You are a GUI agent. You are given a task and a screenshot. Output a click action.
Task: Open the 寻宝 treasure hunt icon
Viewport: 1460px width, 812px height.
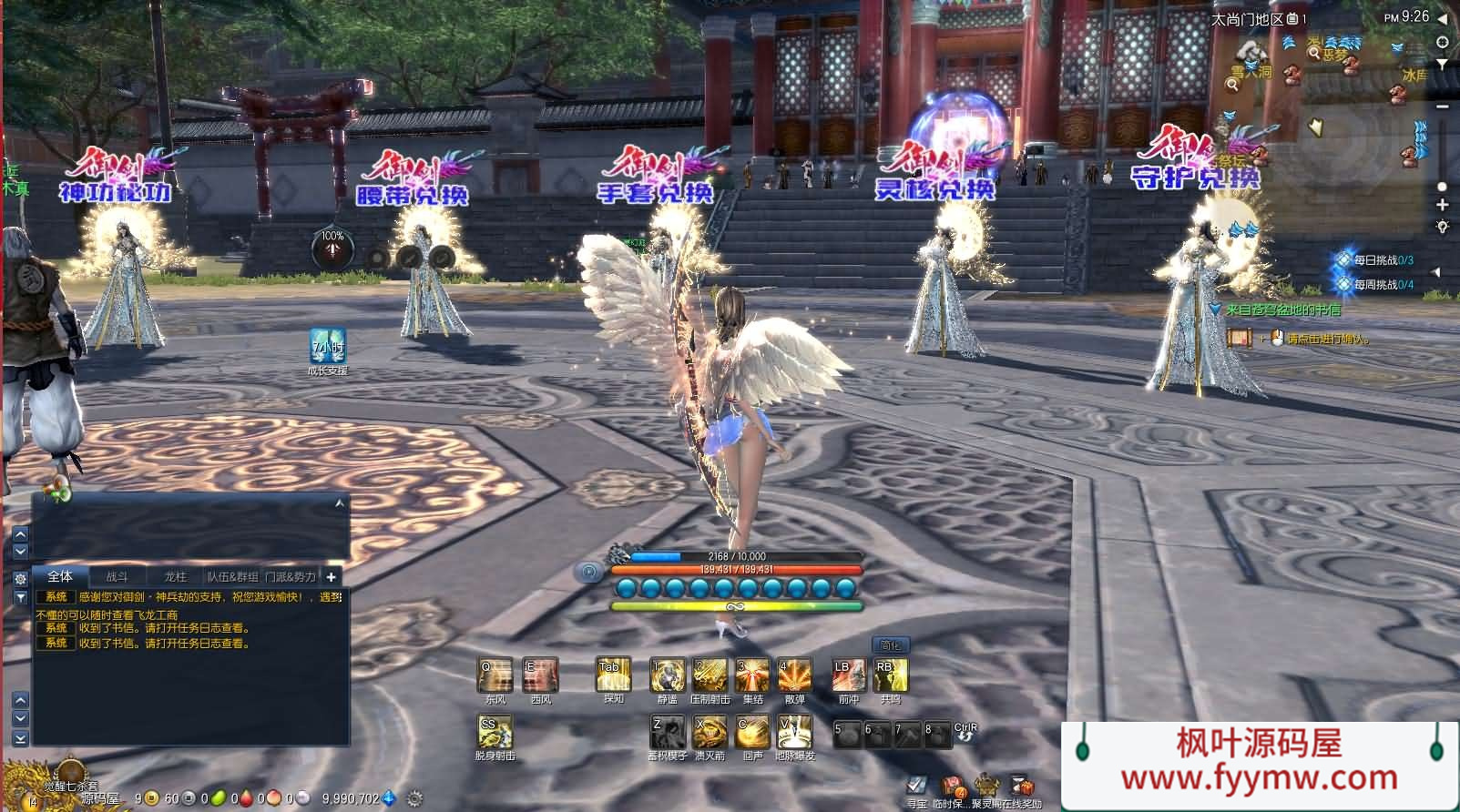916,786
